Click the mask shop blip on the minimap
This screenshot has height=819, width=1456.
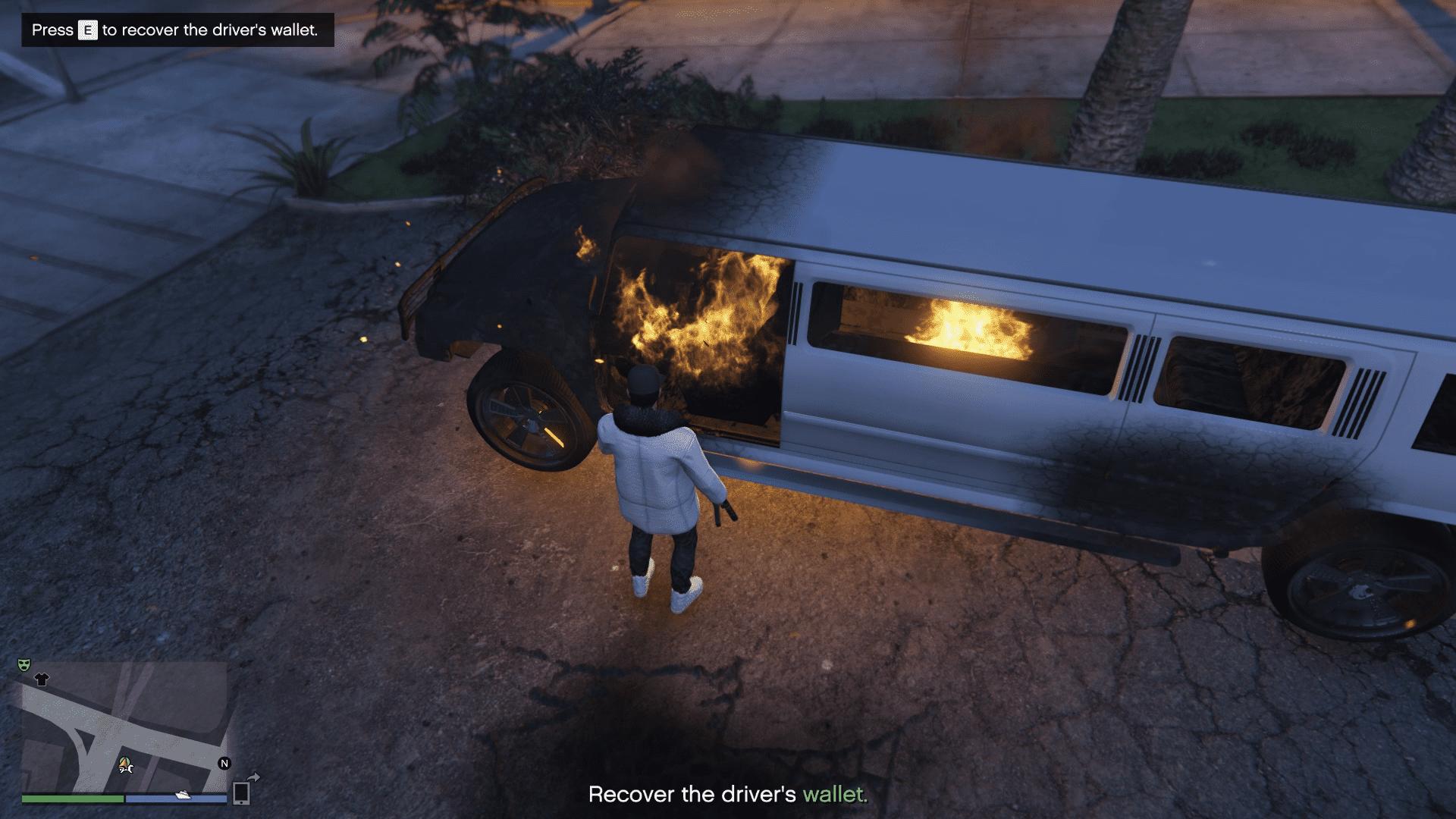point(24,665)
